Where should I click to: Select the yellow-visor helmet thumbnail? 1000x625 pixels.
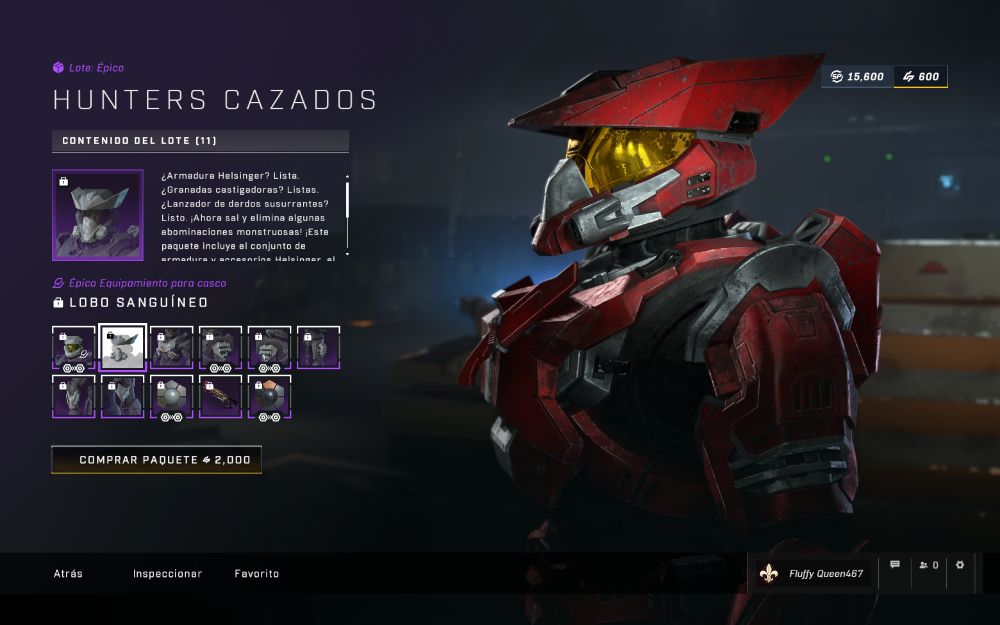point(74,348)
